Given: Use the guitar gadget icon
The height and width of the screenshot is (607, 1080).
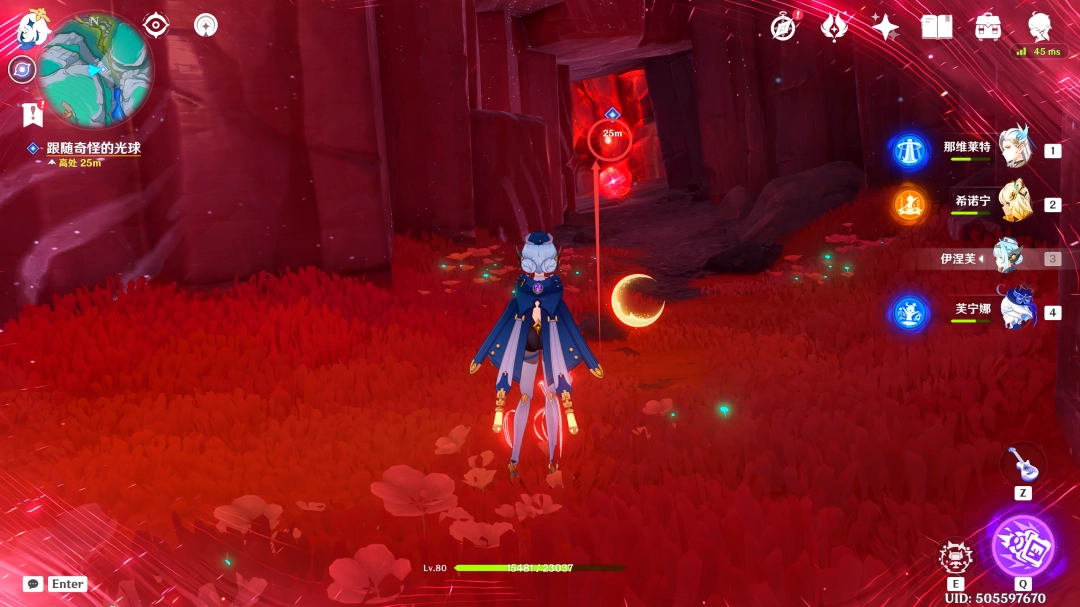Looking at the screenshot, I should (1022, 464).
